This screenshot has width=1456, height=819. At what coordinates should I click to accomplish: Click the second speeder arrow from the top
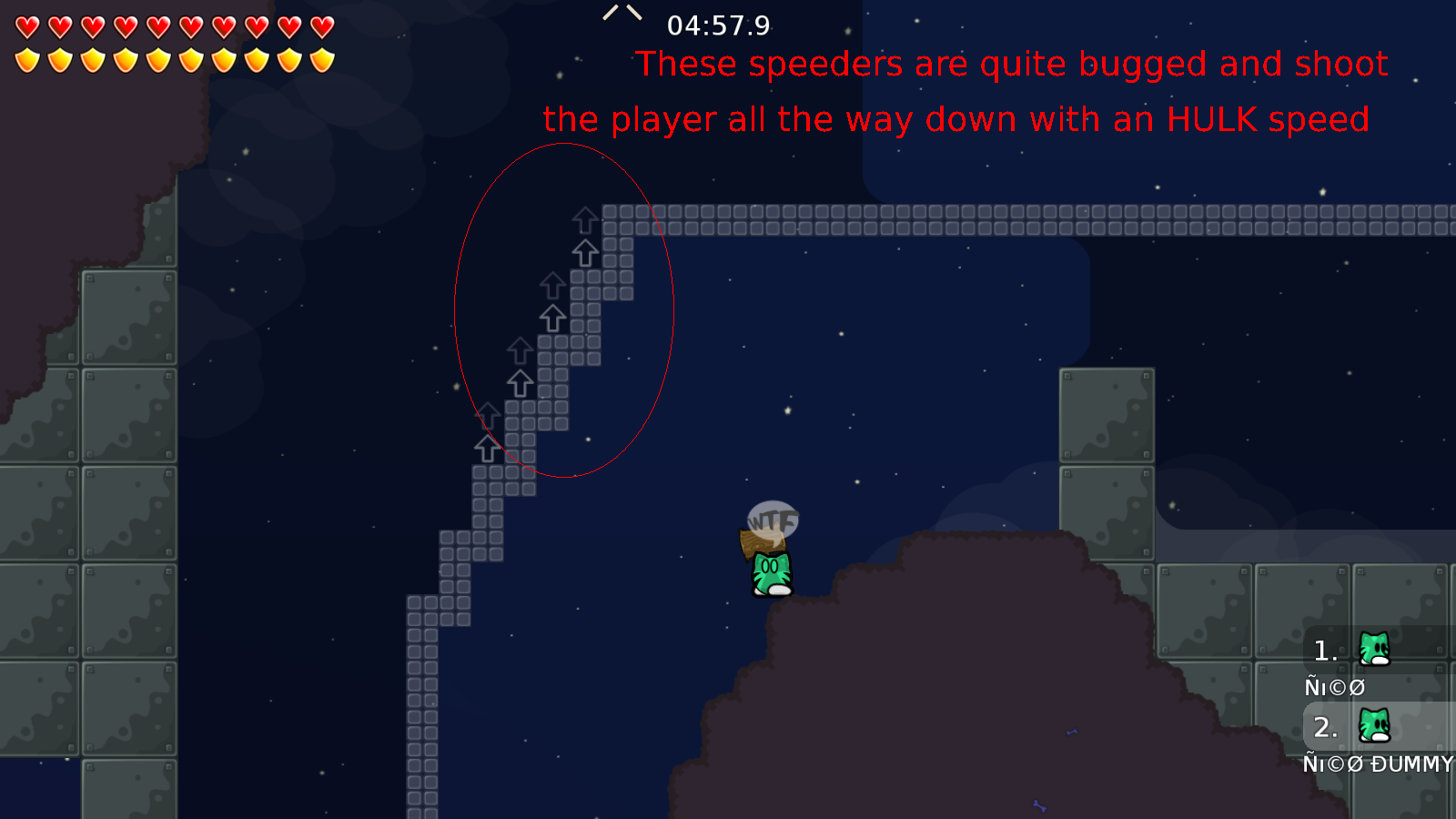(x=585, y=252)
